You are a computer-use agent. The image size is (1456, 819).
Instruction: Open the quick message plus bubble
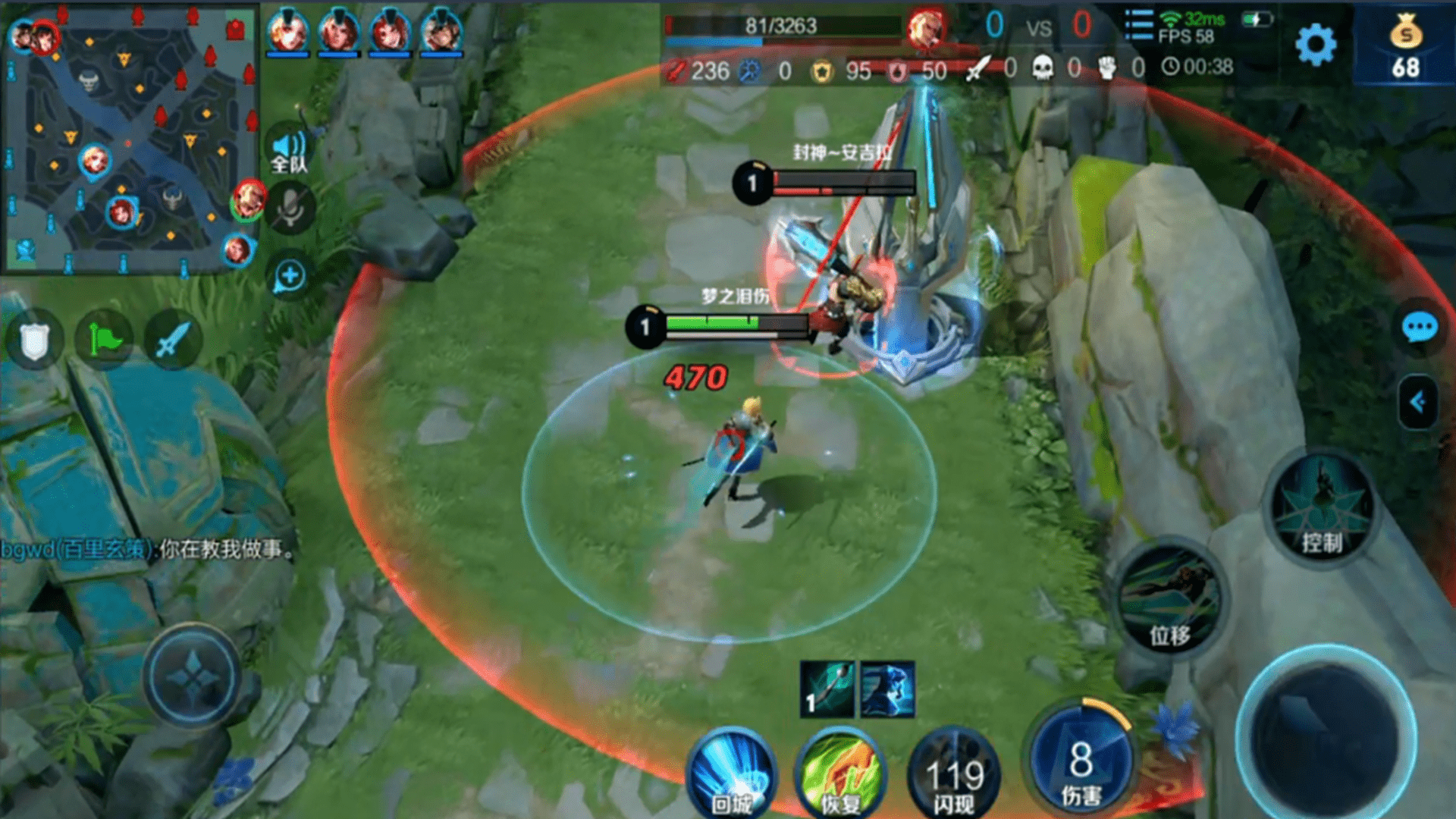tap(290, 276)
